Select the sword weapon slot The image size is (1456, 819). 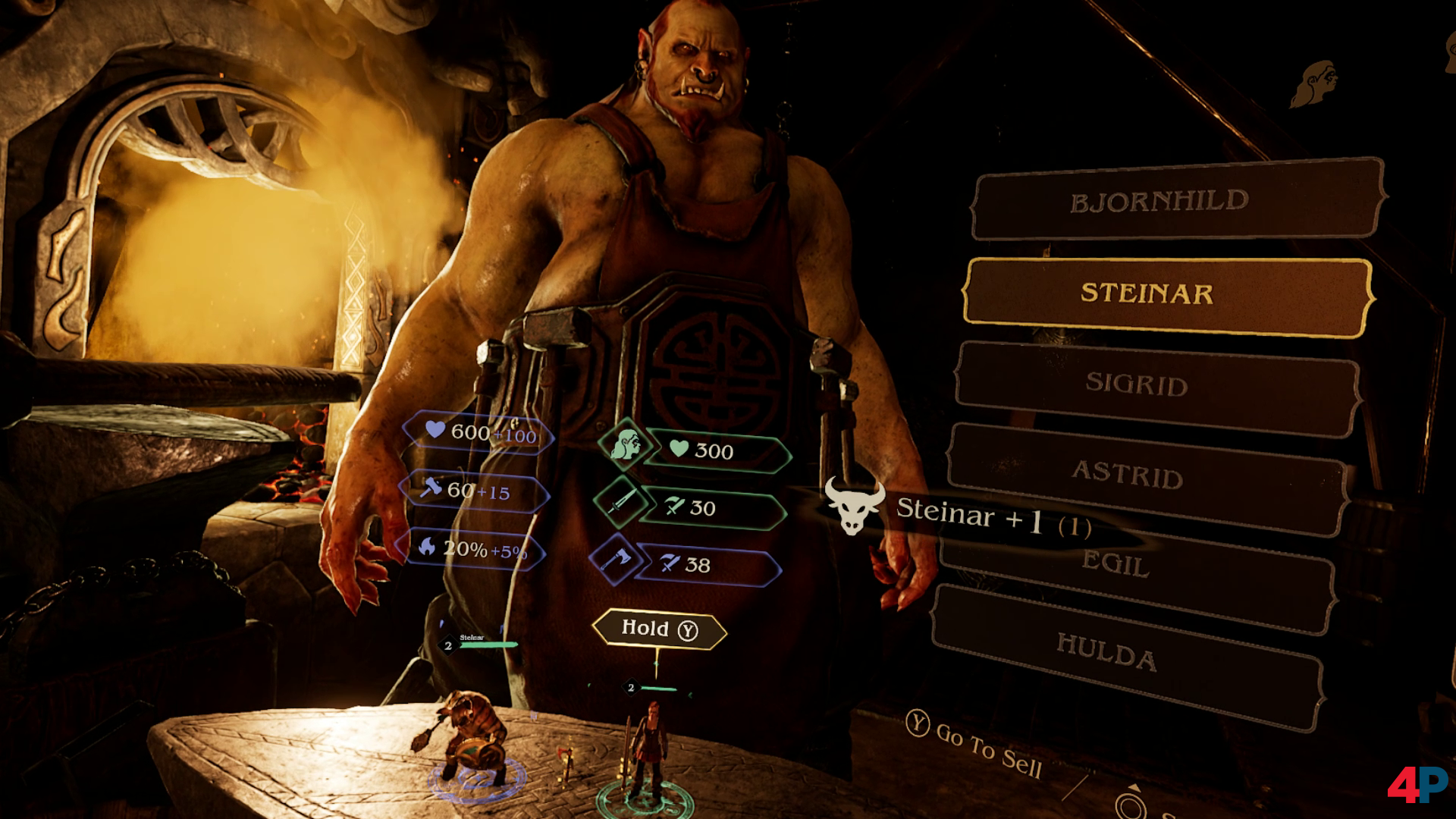[x=620, y=502]
